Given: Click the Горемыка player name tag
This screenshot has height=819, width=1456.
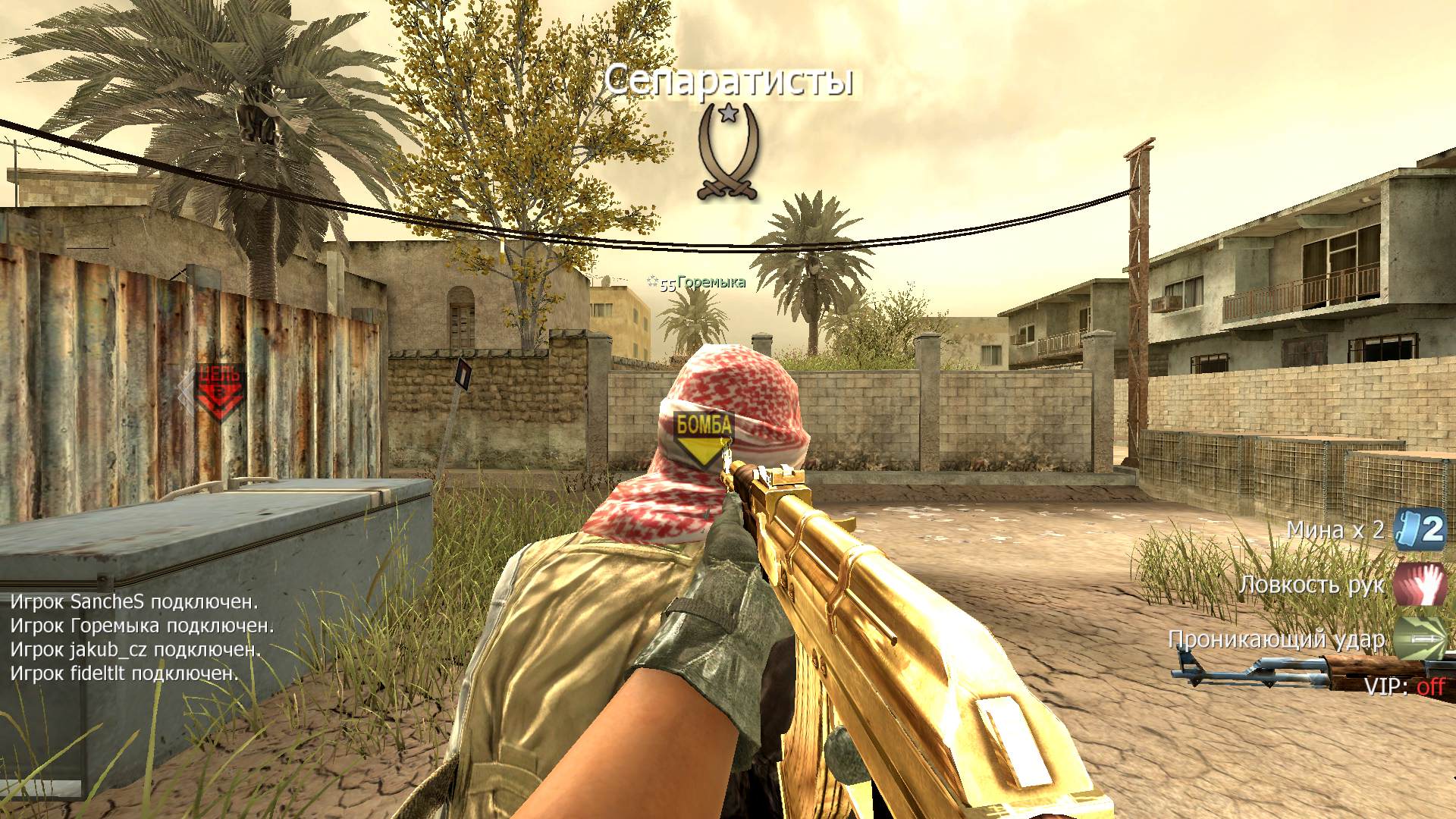Looking at the screenshot, I should point(711,283).
